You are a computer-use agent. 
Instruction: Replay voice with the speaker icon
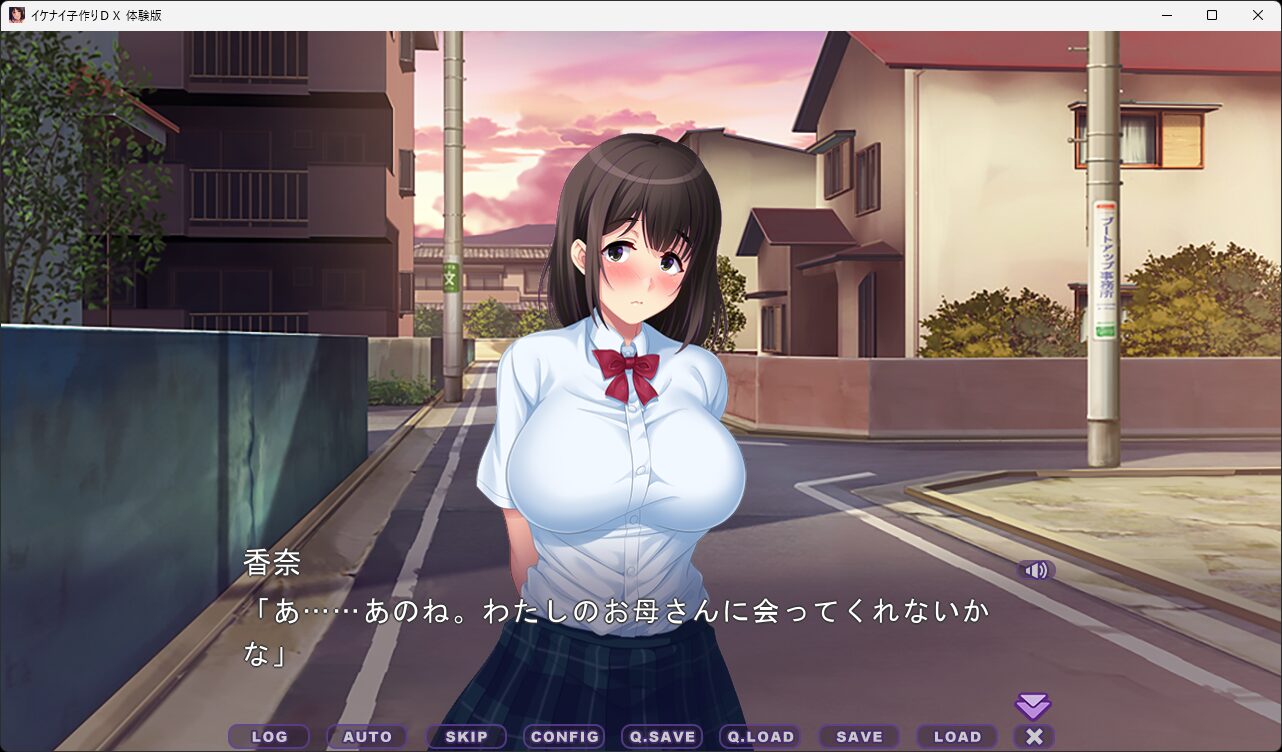point(1036,570)
